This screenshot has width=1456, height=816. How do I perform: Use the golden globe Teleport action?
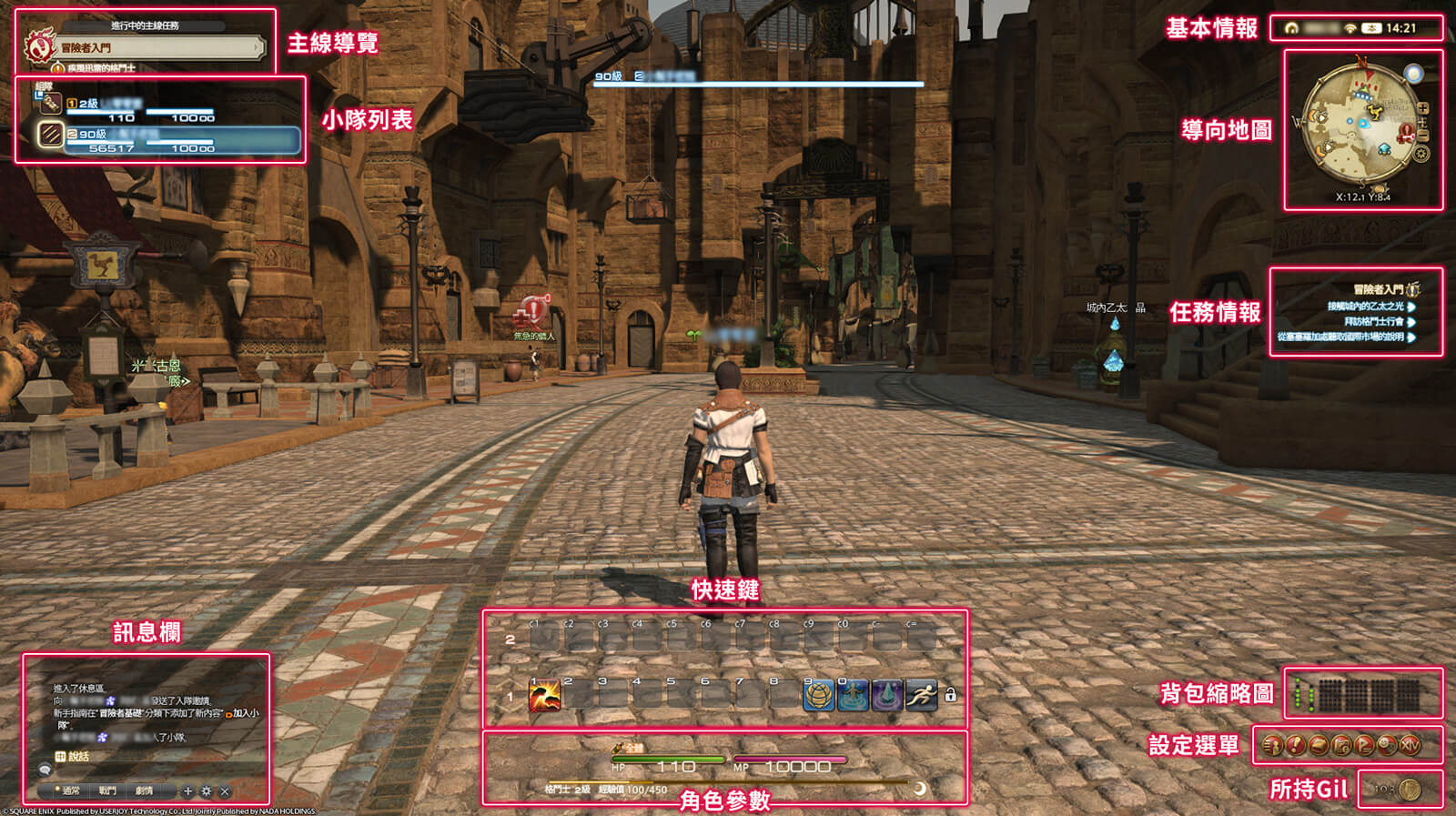(819, 696)
